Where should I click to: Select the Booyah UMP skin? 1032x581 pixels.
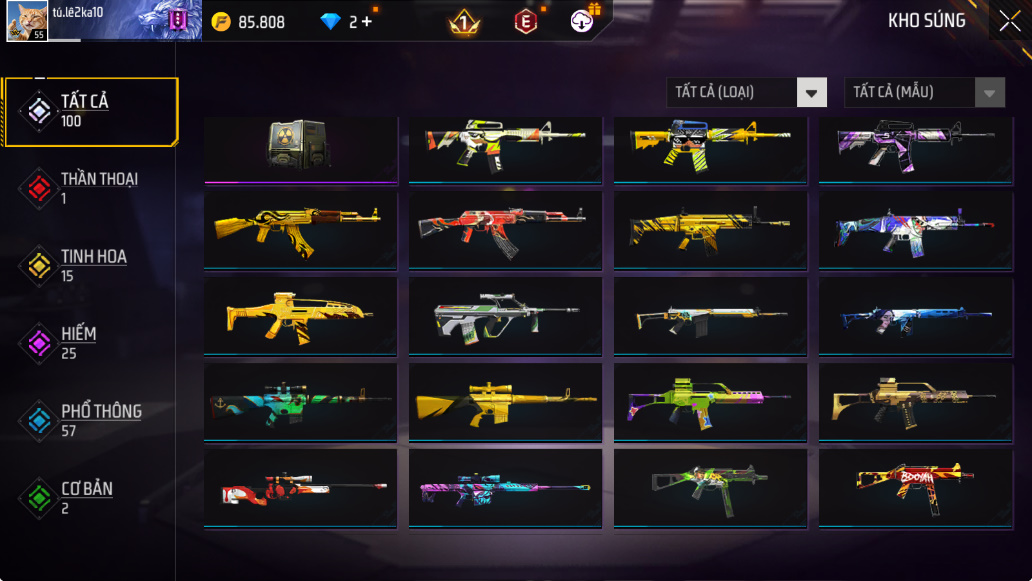[915, 487]
